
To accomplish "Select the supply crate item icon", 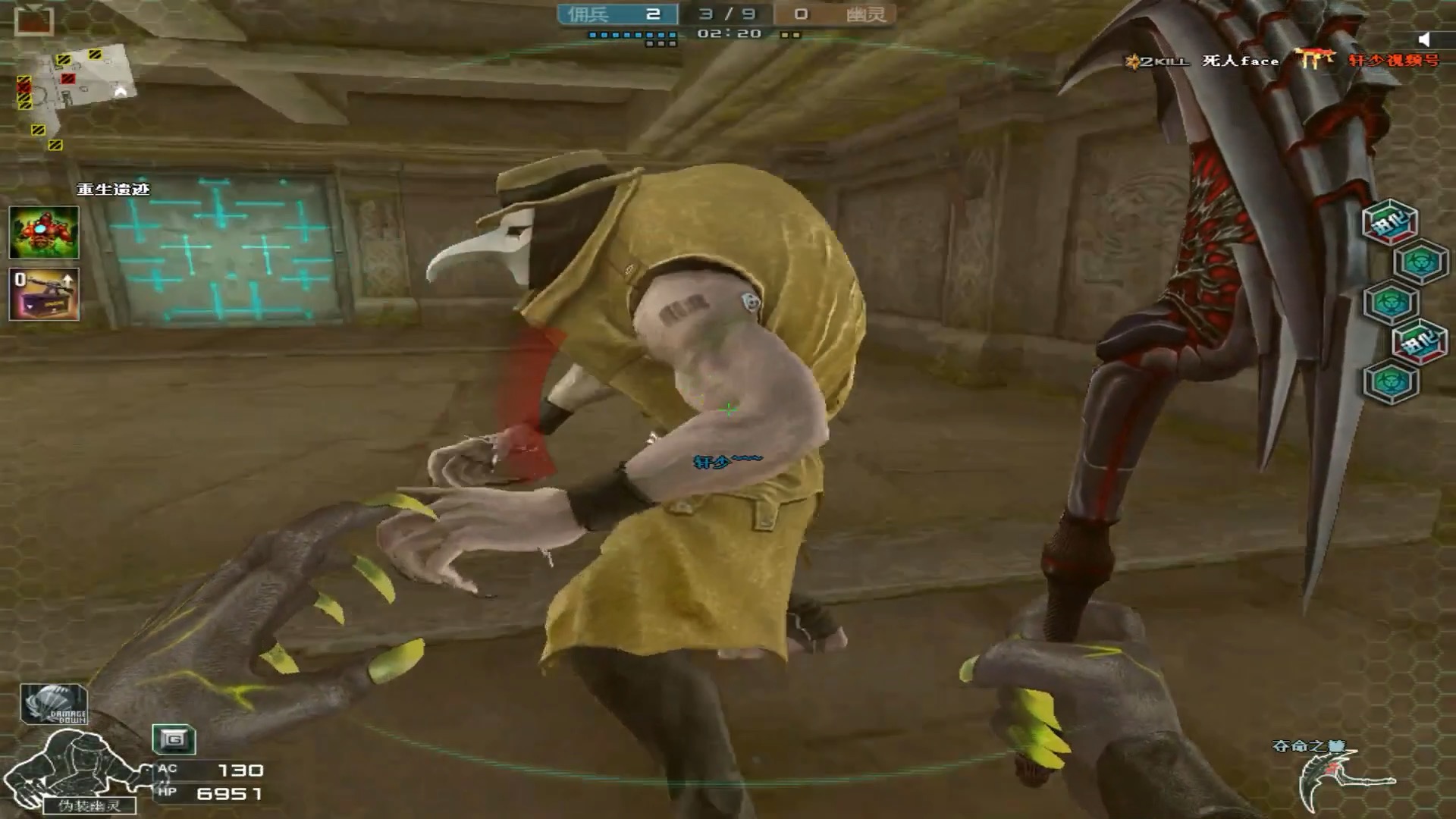I will pyautogui.click(x=44, y=294).
